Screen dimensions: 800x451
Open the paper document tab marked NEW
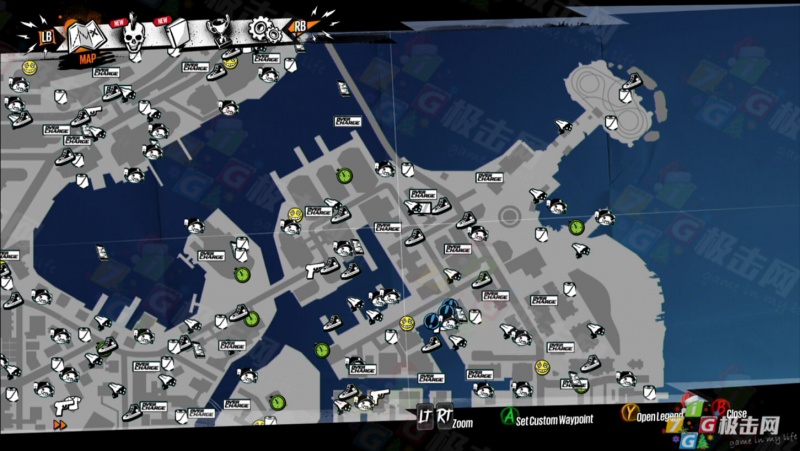pos(177,37)
